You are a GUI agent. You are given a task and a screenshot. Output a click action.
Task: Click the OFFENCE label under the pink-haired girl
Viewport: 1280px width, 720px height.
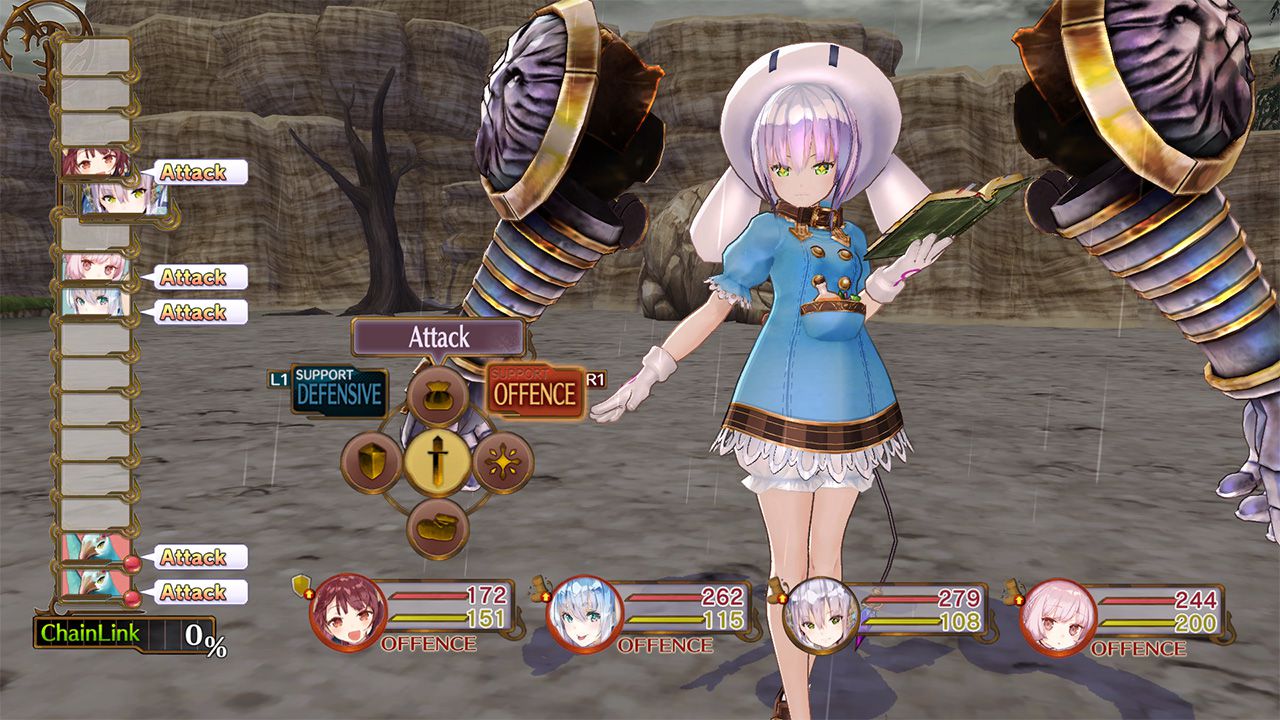point(1137,645)
